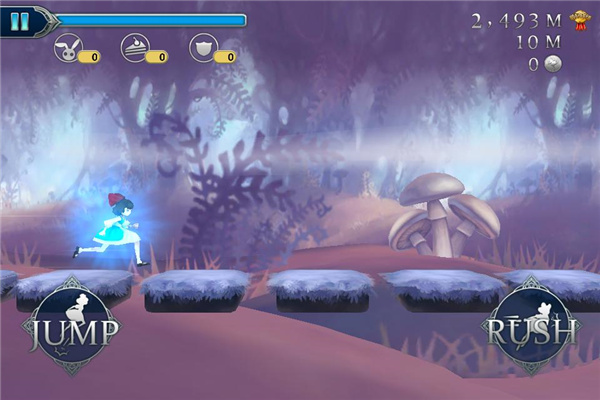Use the shield item
Screen dimensions: 600x400
203,50
